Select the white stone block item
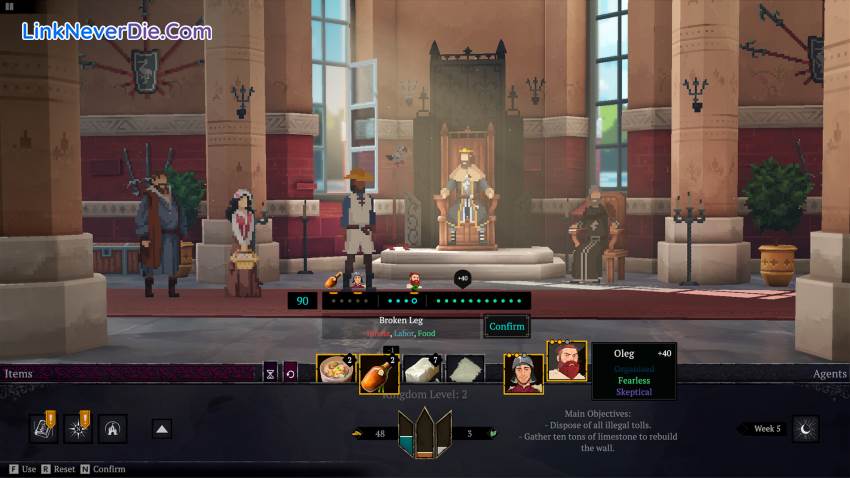850x478 pixels. [x=422, y=373]
